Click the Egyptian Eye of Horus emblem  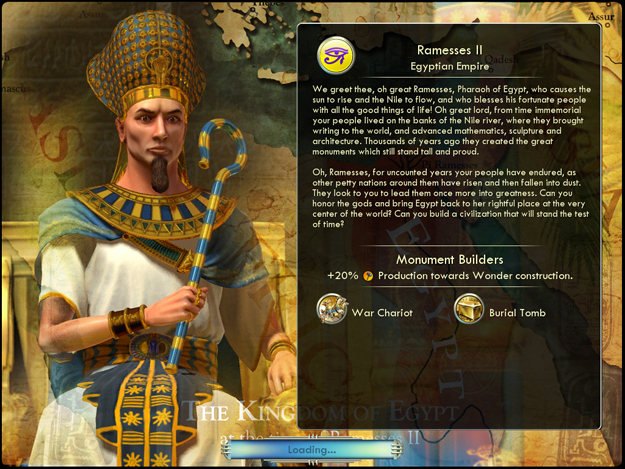coord(336,57)
